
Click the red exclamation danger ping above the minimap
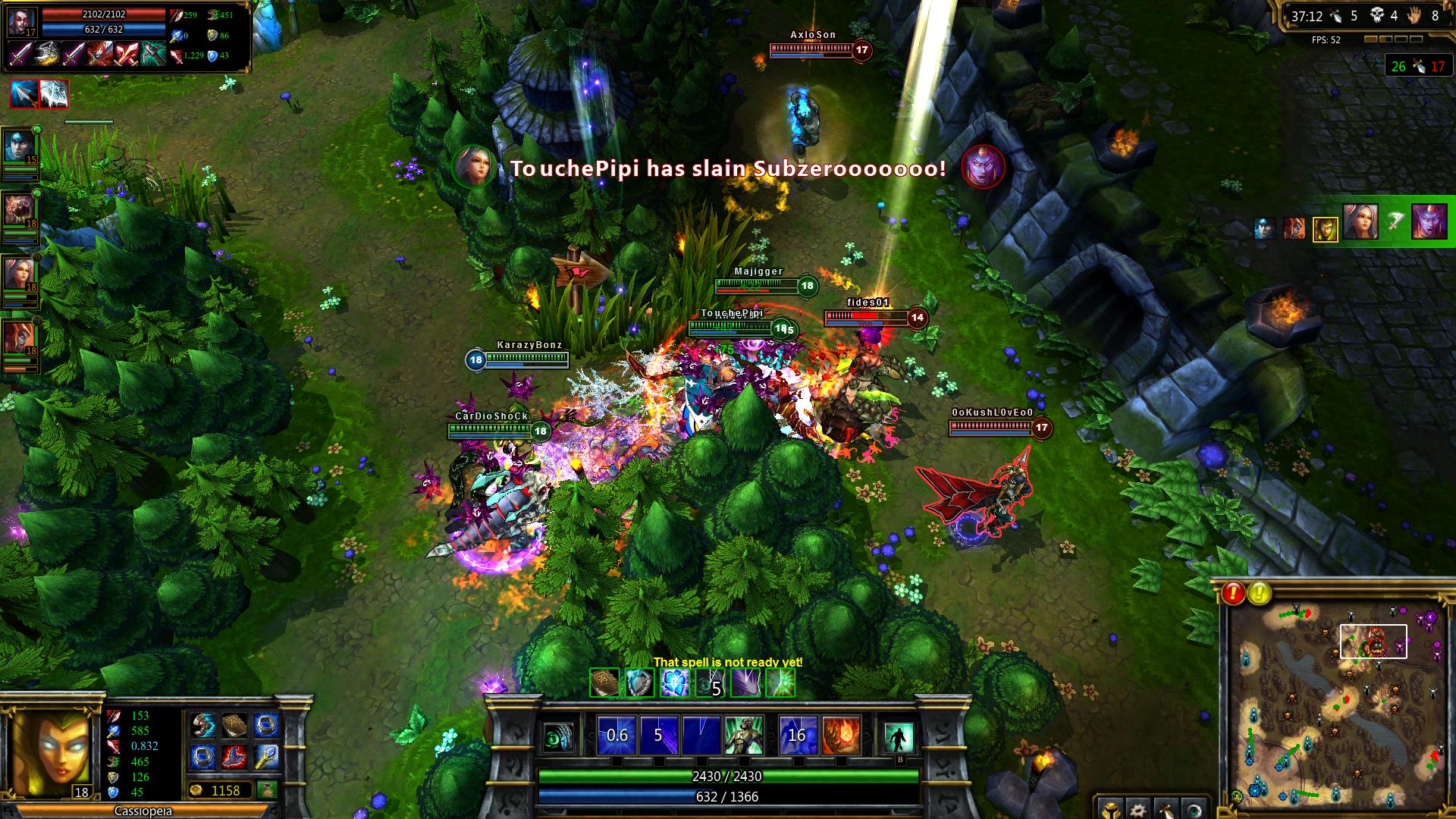(1234, 593)
